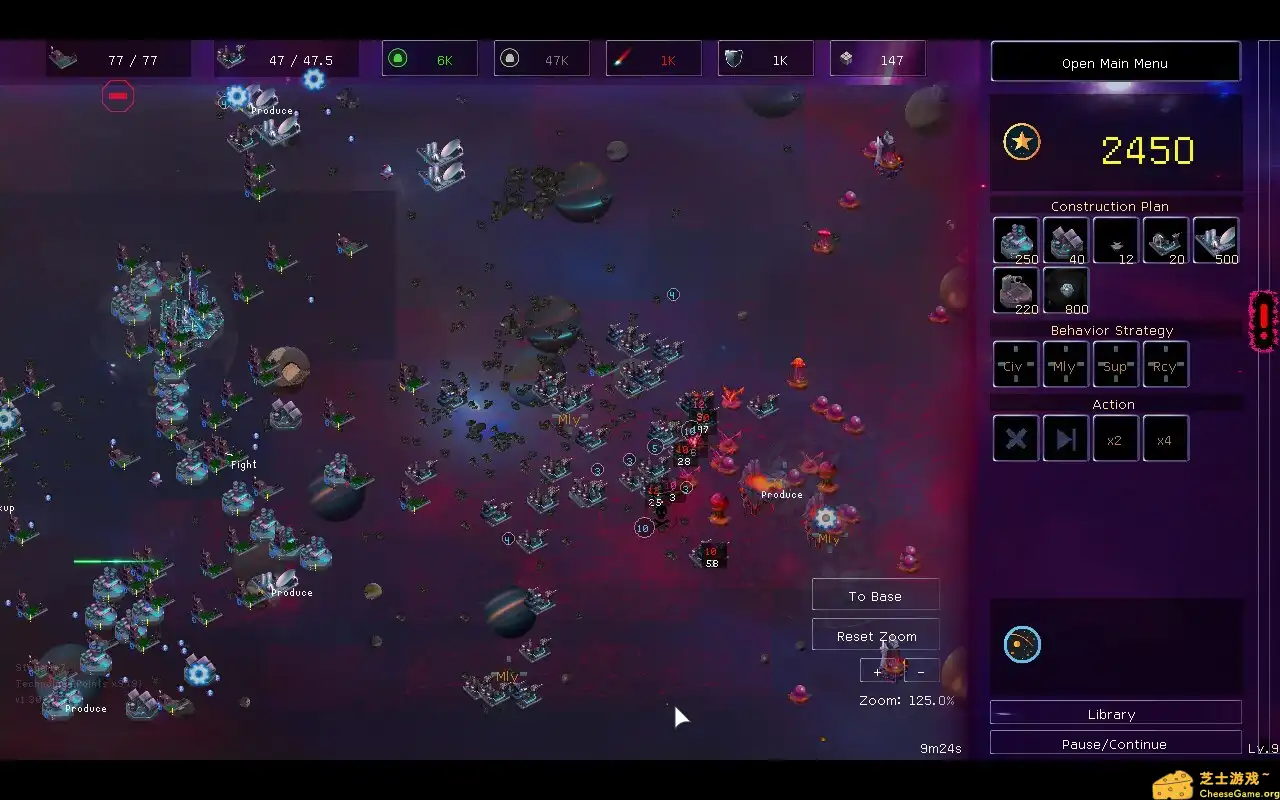Increase zoom with the plus control

(877, 671)
